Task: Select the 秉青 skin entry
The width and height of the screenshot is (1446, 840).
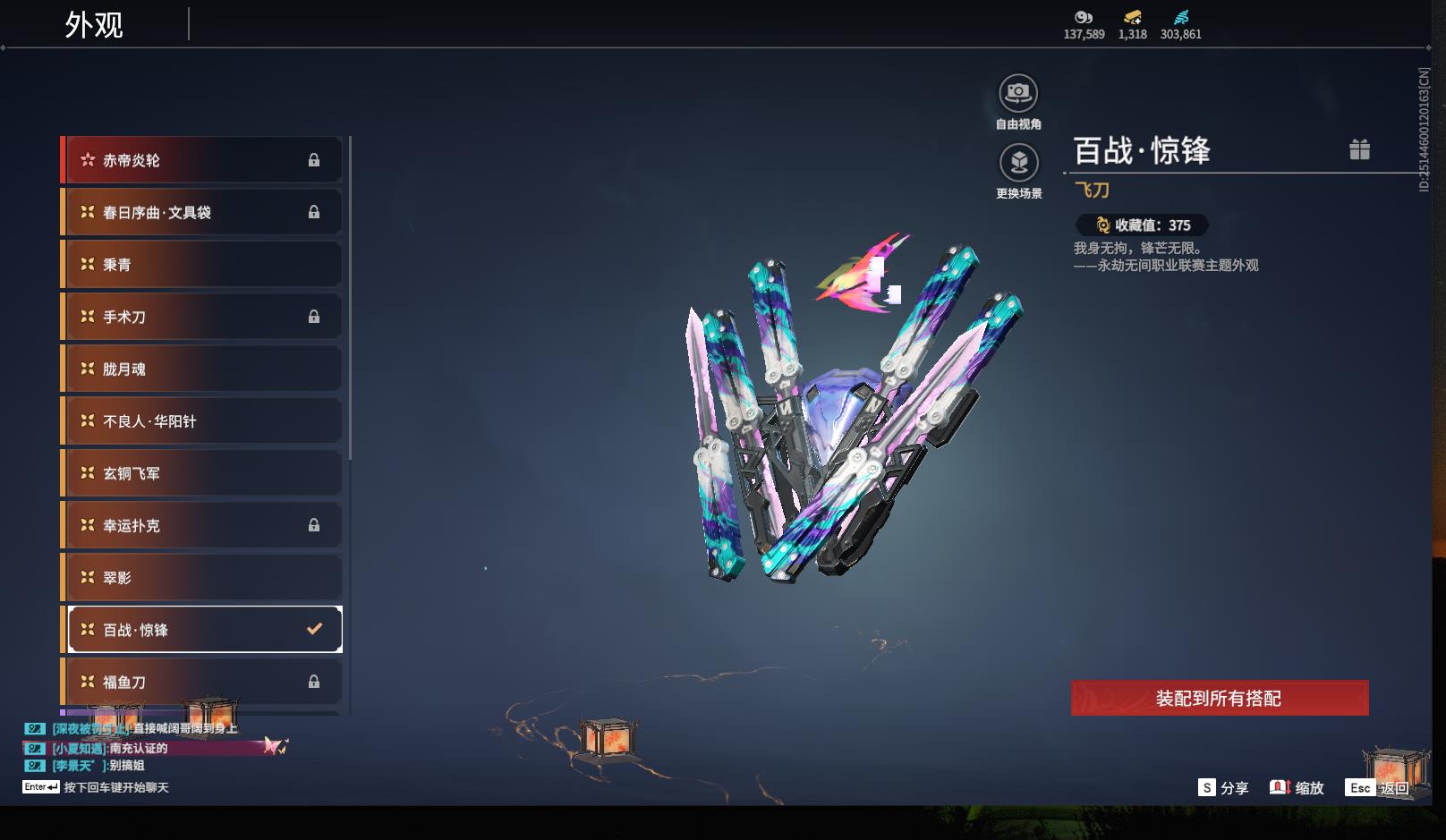Action: [201, 265]
